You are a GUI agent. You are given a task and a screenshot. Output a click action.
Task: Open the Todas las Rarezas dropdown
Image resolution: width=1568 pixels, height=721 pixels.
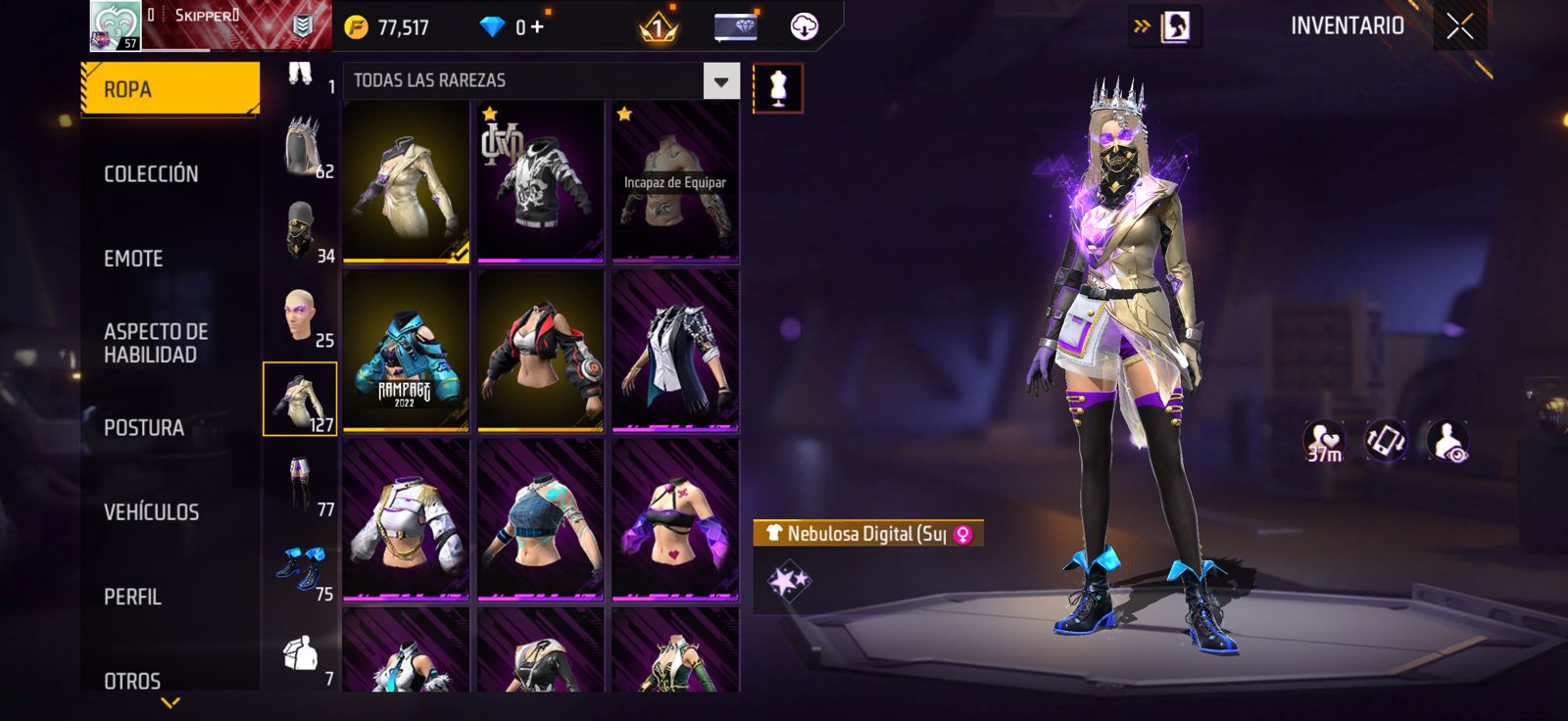point(721,81)
